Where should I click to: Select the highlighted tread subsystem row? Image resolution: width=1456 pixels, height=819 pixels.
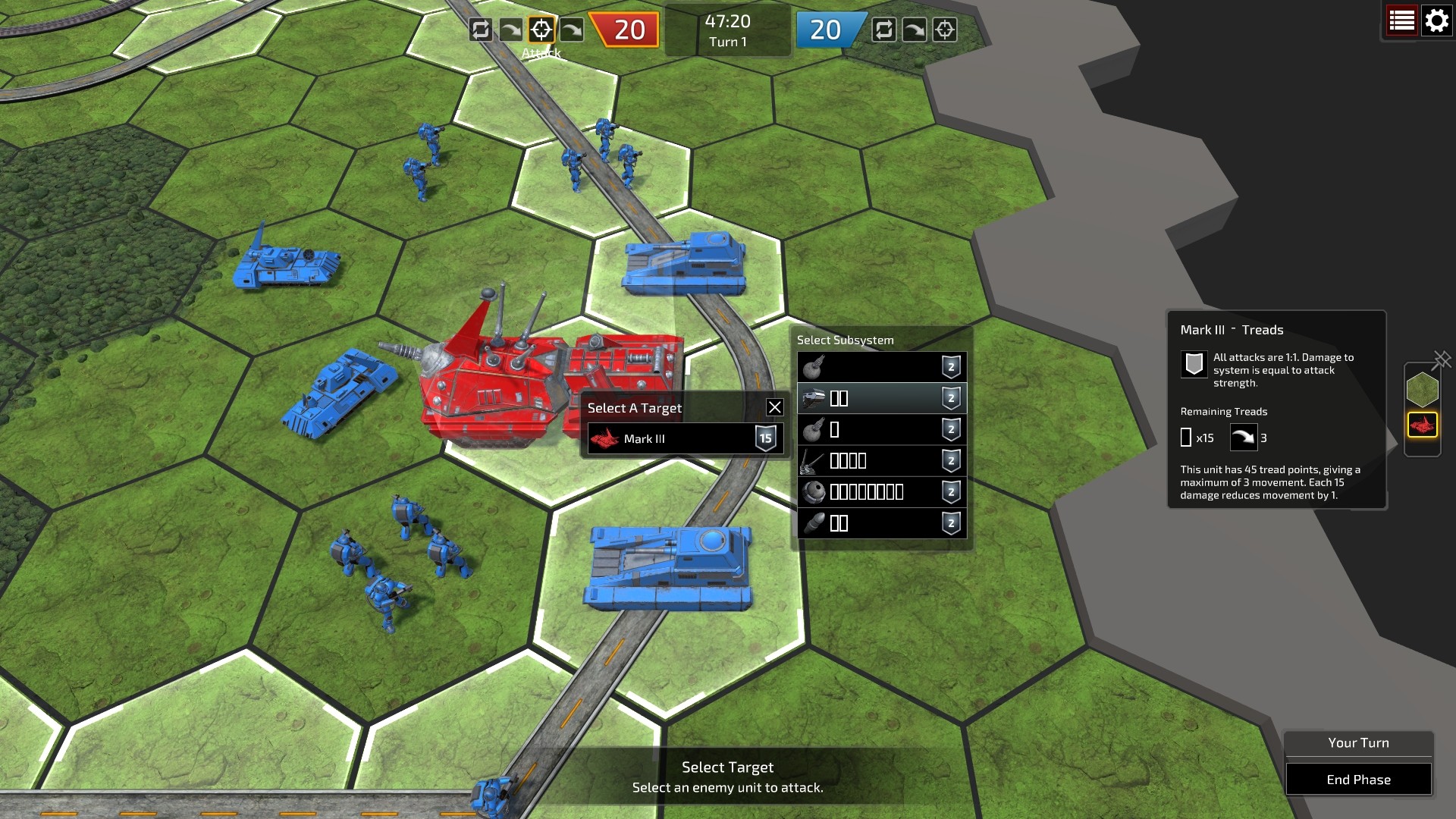(x=881, y=398)
